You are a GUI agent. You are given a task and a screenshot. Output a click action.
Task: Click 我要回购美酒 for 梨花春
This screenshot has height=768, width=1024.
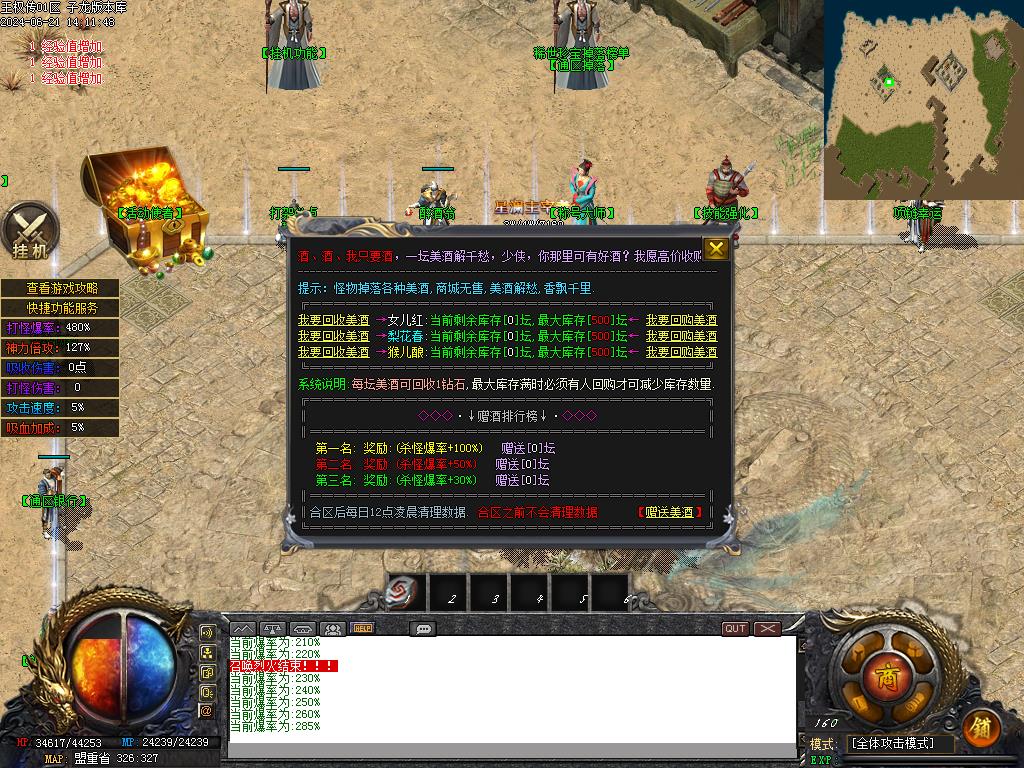pos(681,337)
